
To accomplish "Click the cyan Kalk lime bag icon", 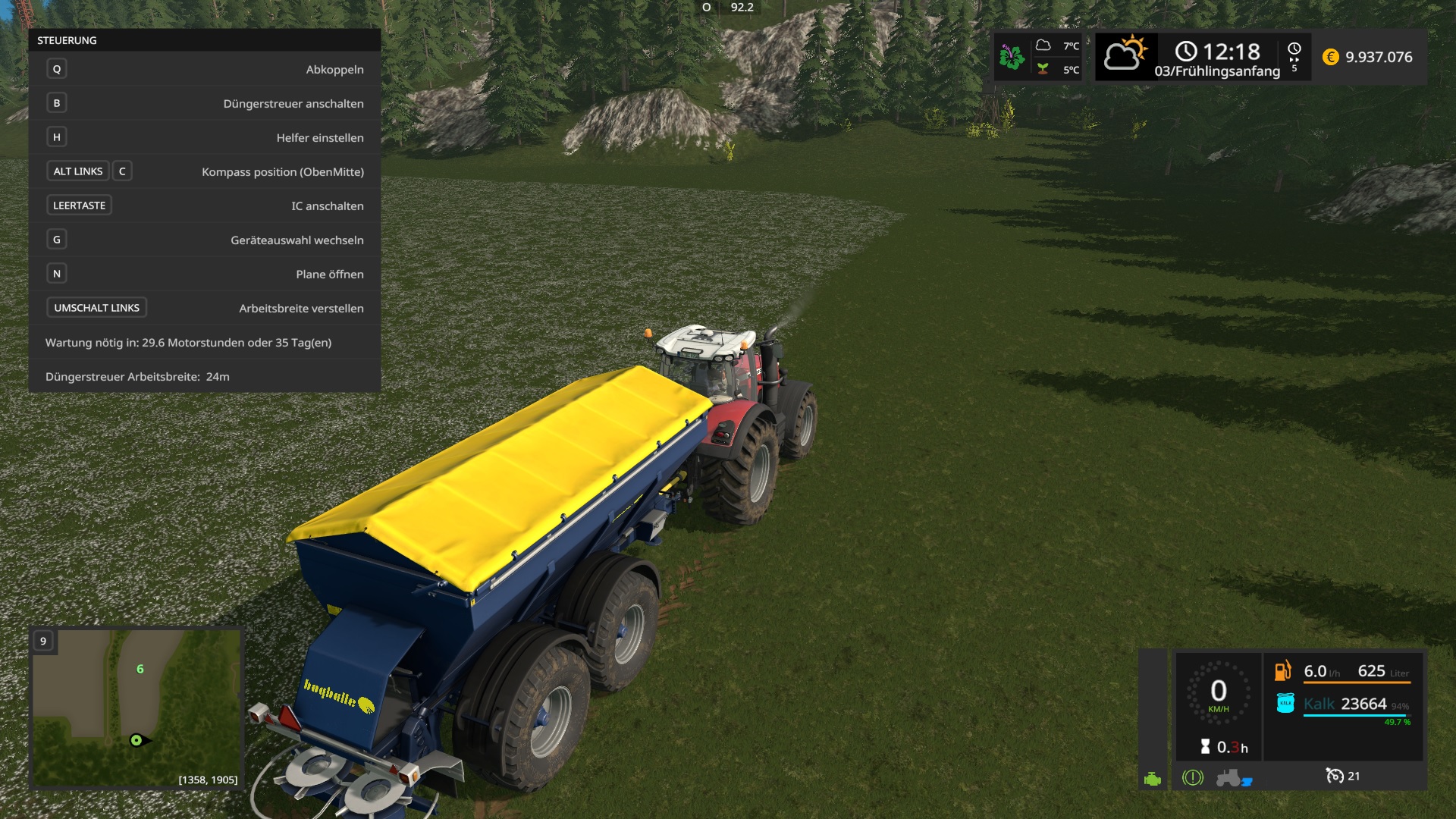I will 1285,704.
